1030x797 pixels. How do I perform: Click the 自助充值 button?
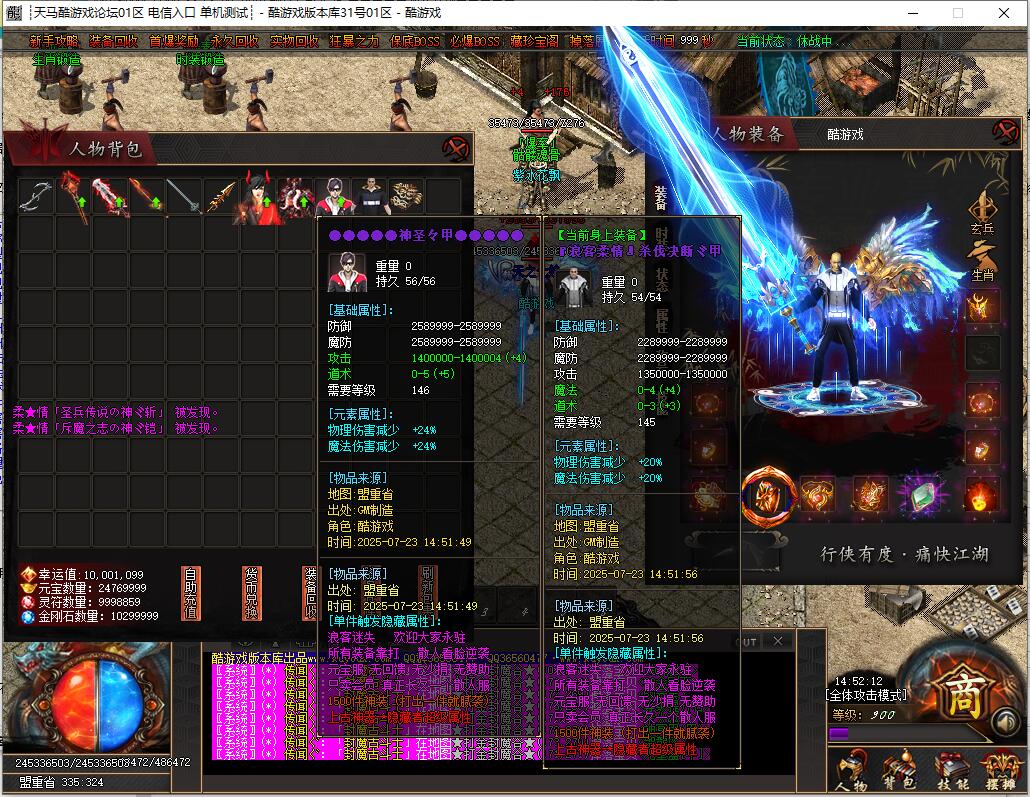click(190, 593)
